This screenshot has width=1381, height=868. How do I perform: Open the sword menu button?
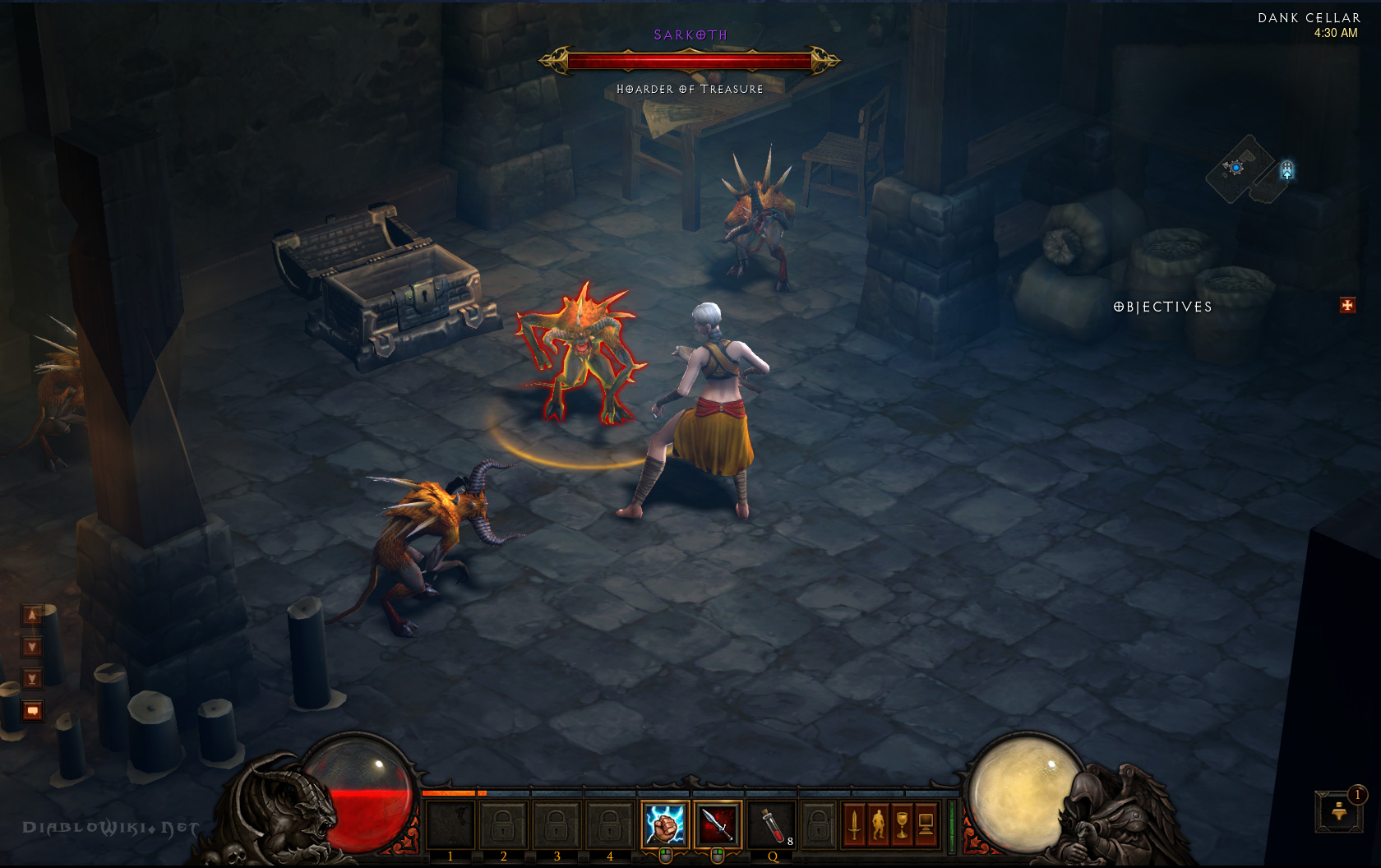pos(853,824)
